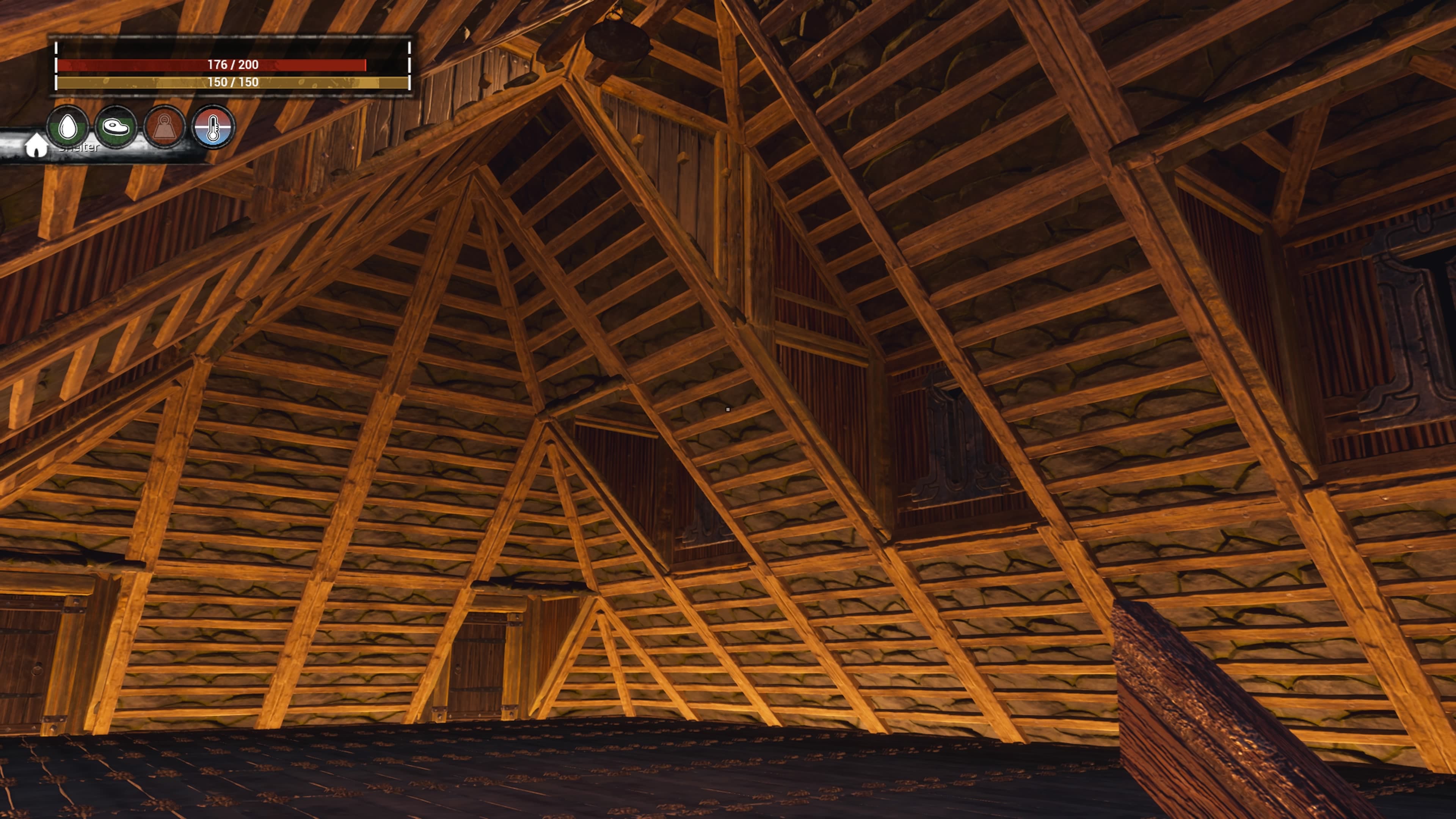Inspect the green hydration indicator circle
This screenshot has height=819, width=1456.
pyautogui.click(x=69, y=128)
